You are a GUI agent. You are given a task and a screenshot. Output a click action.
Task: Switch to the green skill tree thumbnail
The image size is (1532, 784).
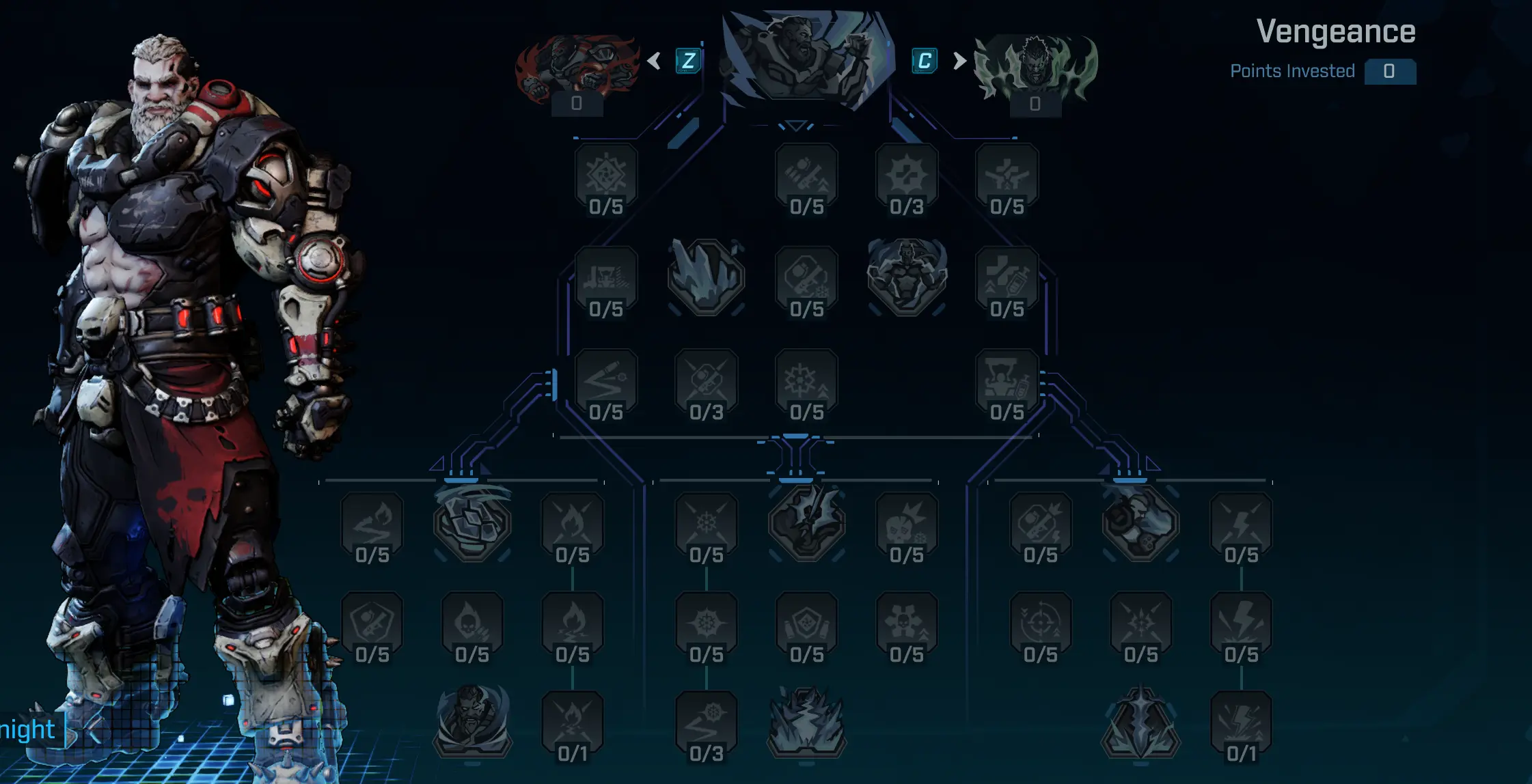click(1035, 68)
